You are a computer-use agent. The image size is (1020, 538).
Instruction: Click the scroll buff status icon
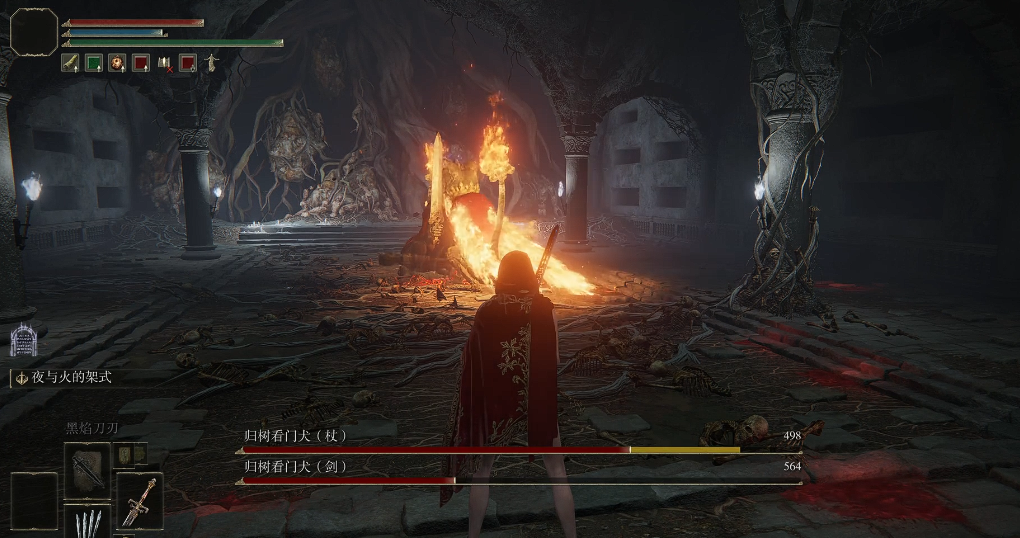pyautogui.click(x=71, y=63)
